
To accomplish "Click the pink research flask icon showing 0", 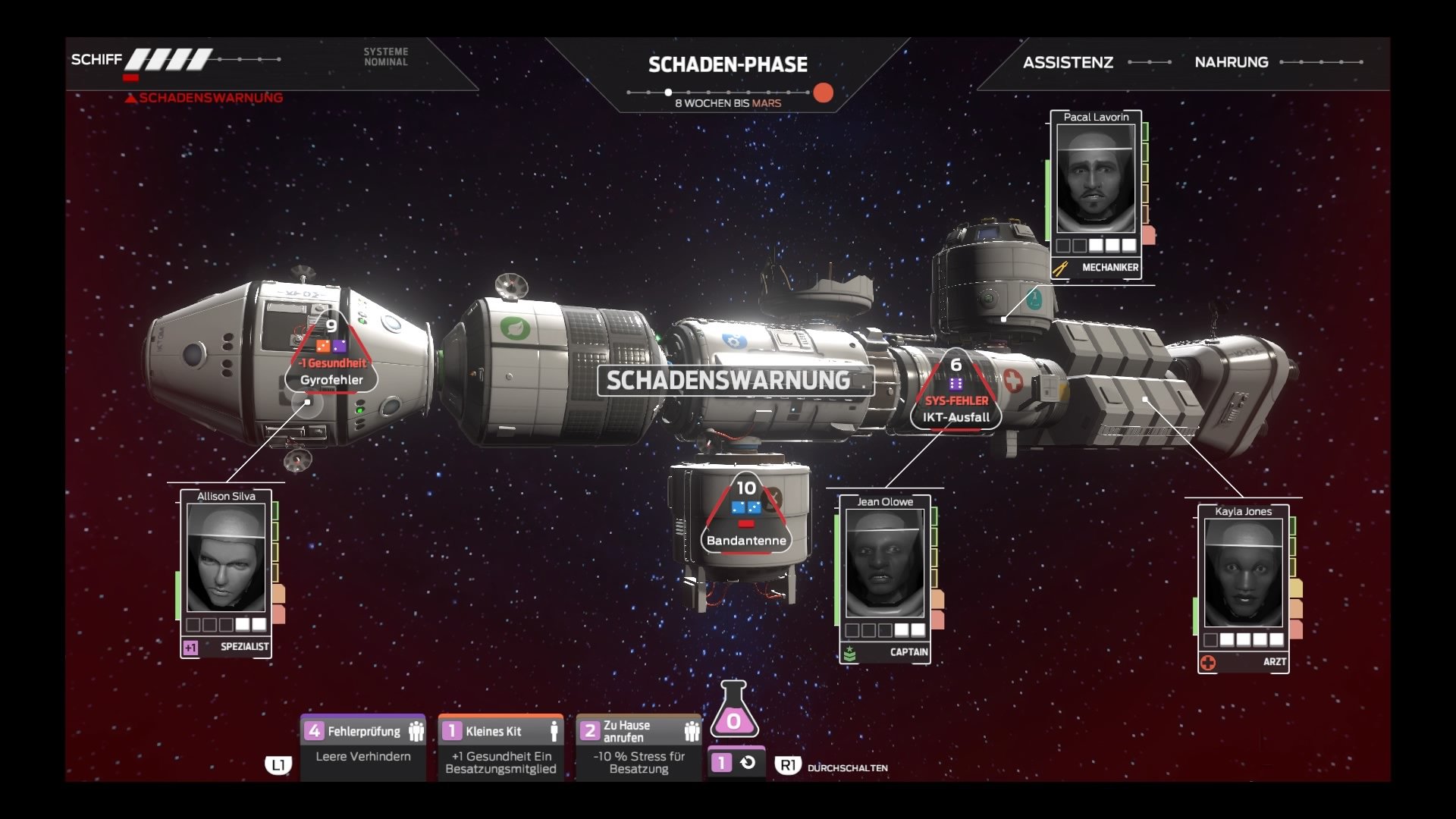I will pos(734,720).
